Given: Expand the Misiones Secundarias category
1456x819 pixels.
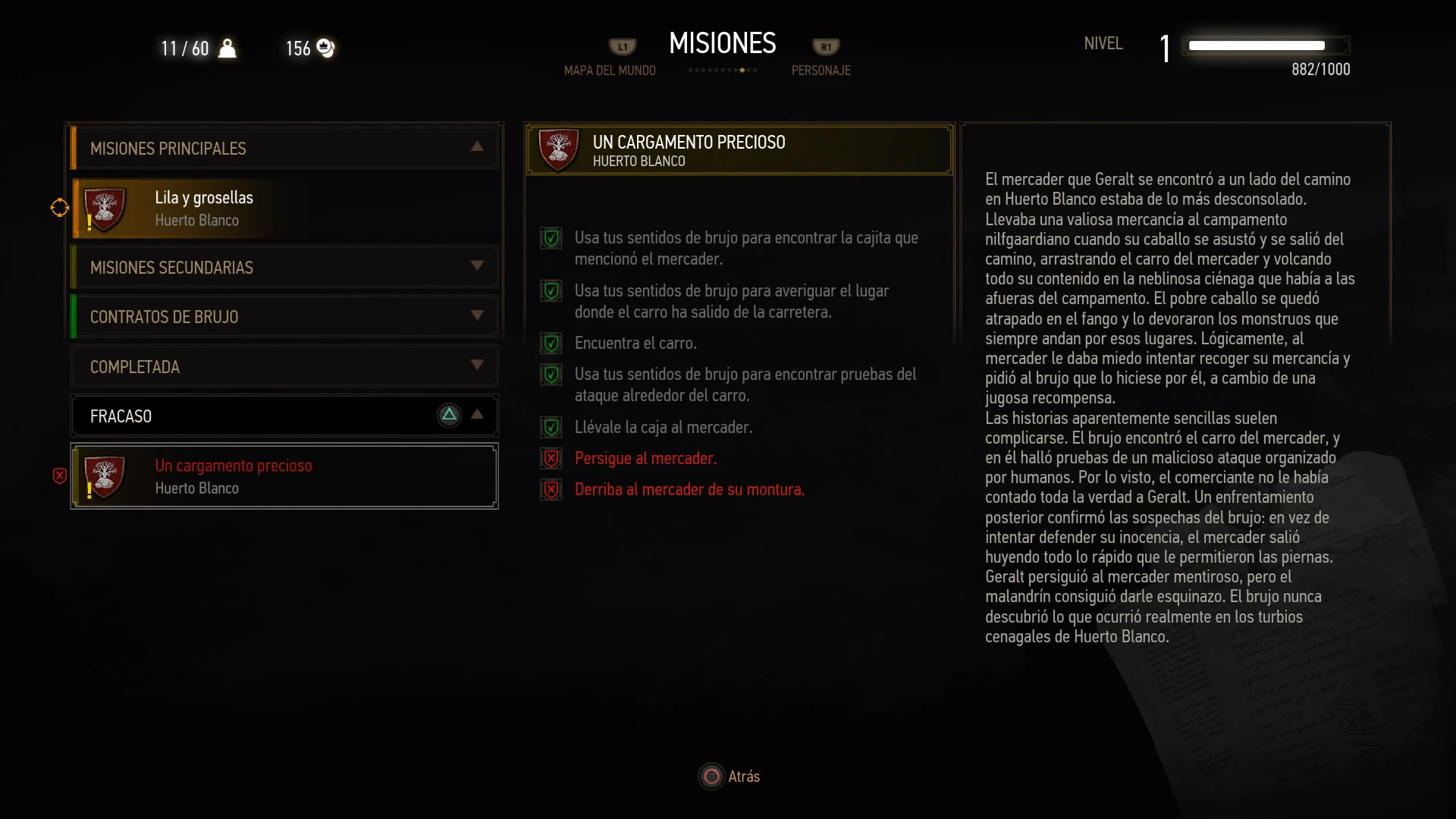Looking at the screenshot, I should pos(284,267).
